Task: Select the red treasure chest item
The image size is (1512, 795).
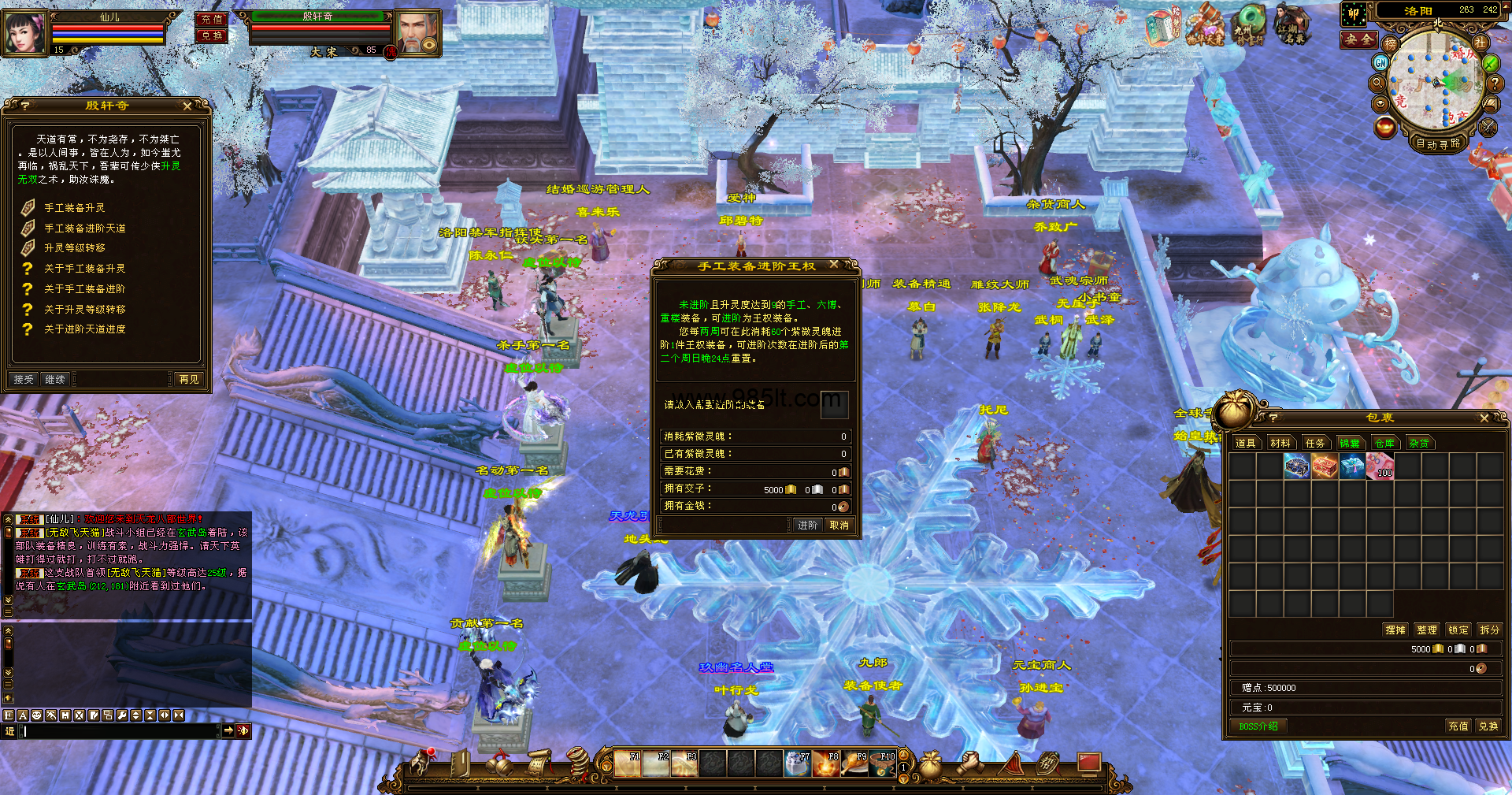Action: pyautogui.click(x=1325, y=466)
